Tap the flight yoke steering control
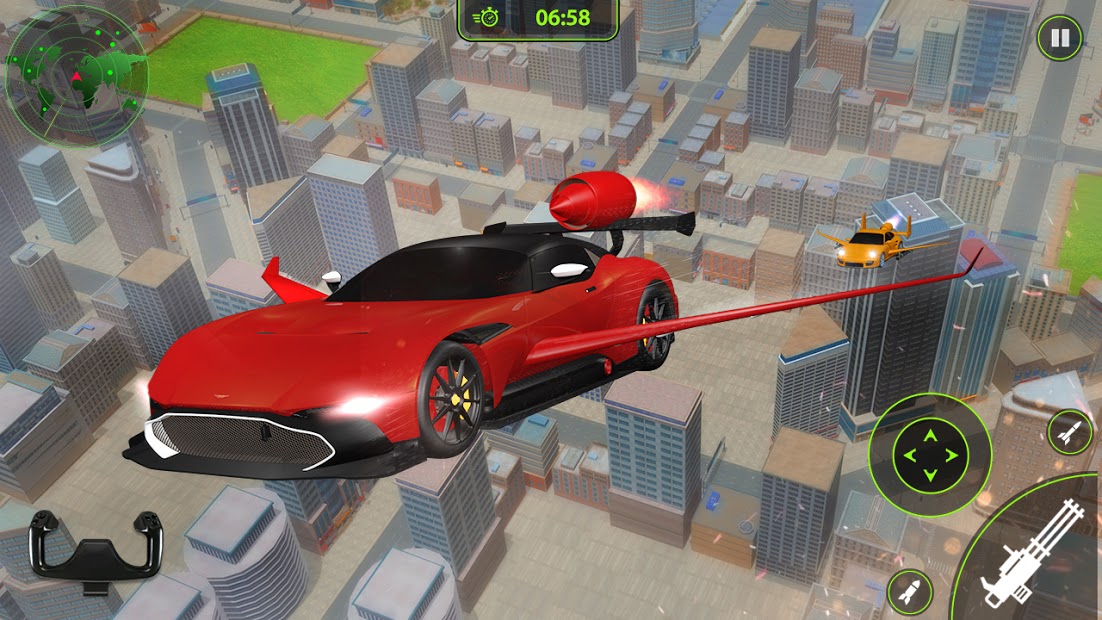1102x620 pixels. [x=96, y=547]
